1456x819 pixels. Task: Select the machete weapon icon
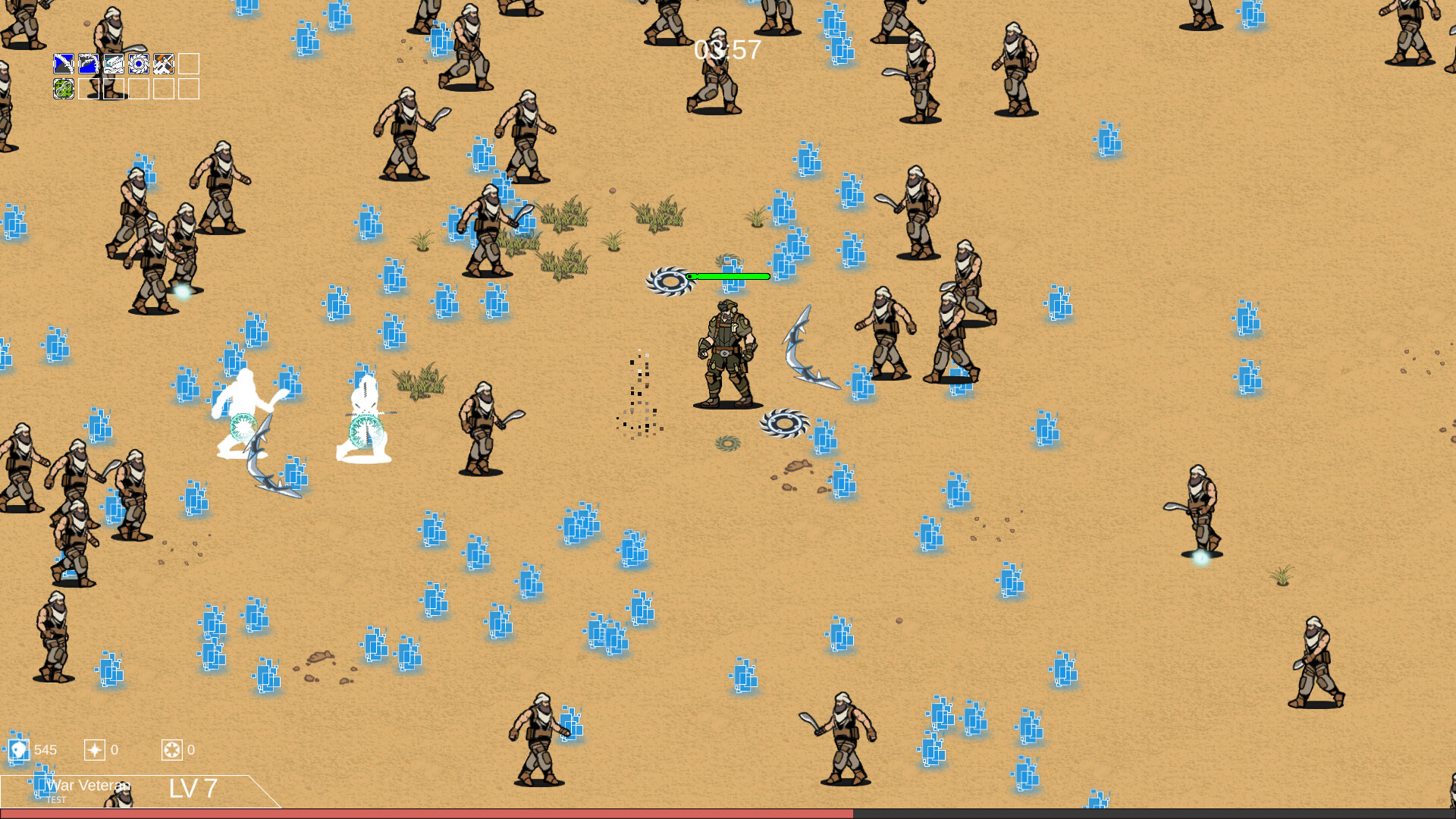(64, 64)
